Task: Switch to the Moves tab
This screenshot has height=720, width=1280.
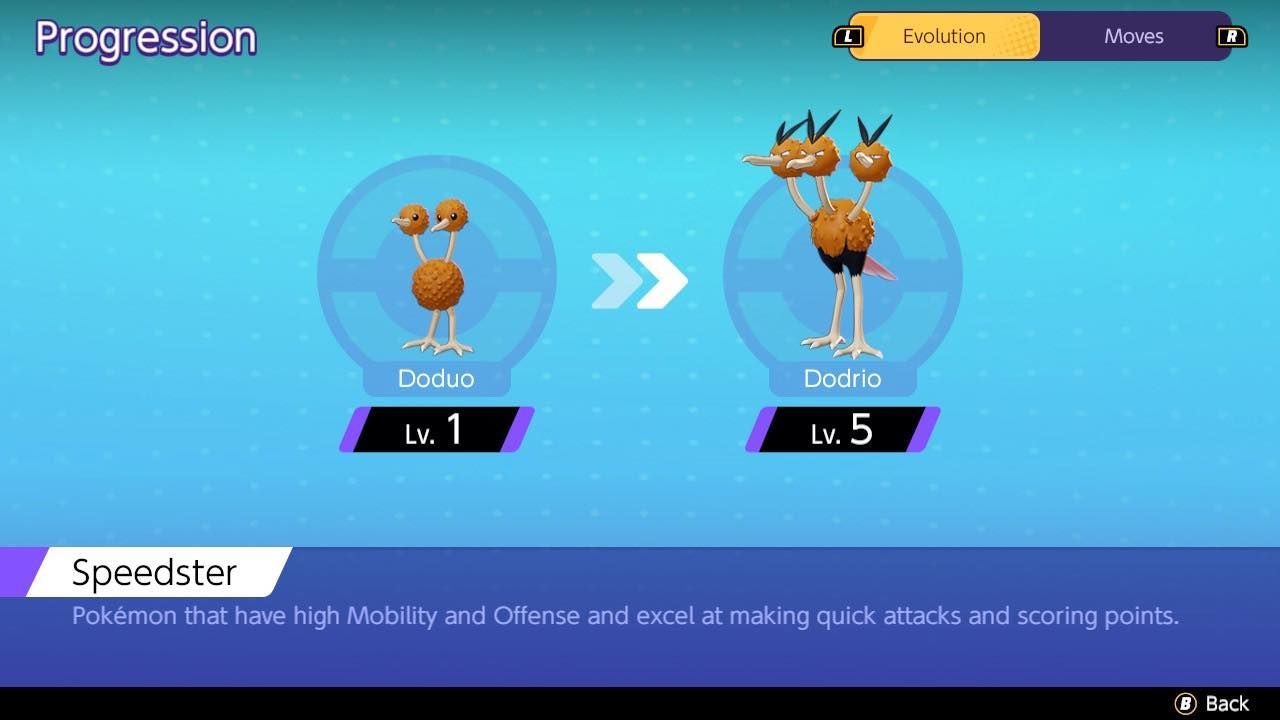Action: click(1133, 36)
